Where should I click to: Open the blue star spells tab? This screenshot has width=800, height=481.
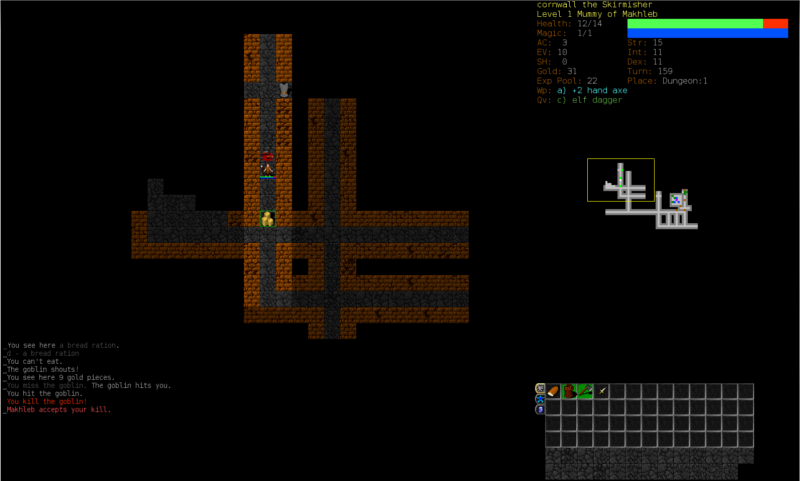(540, 399)
